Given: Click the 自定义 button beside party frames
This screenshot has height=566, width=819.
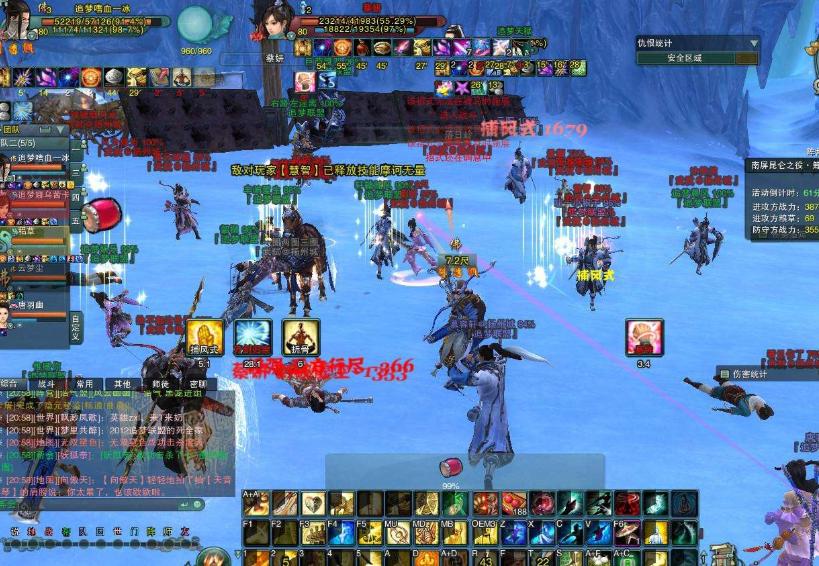Looking at the screenshot, I should (76, 325).
